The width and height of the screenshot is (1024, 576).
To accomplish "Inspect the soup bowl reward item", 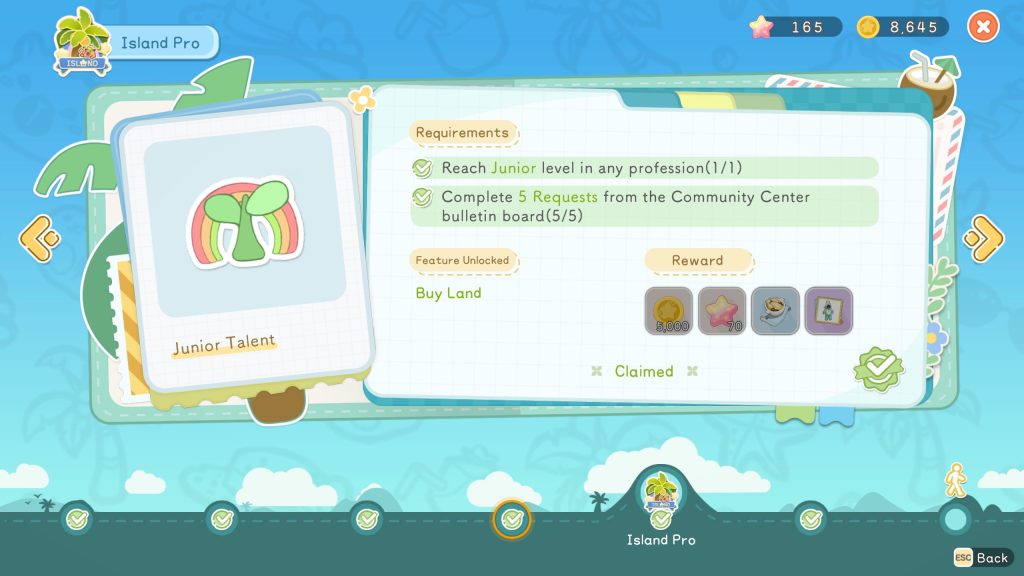I will tap(775, 311).
